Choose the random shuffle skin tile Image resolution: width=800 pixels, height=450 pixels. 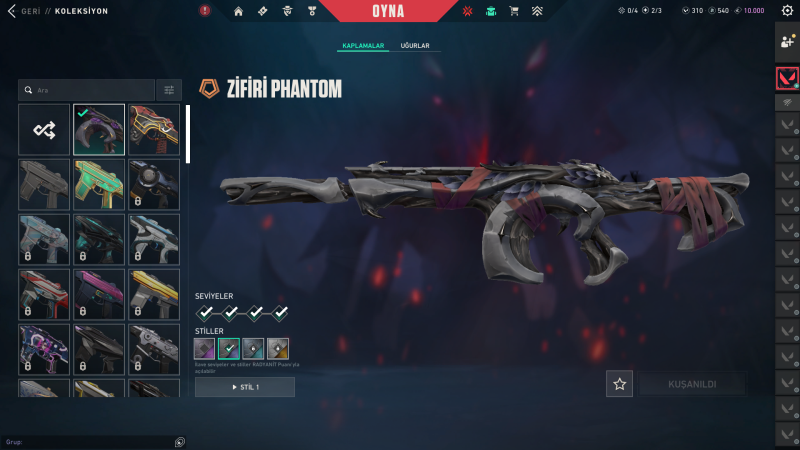44,130
